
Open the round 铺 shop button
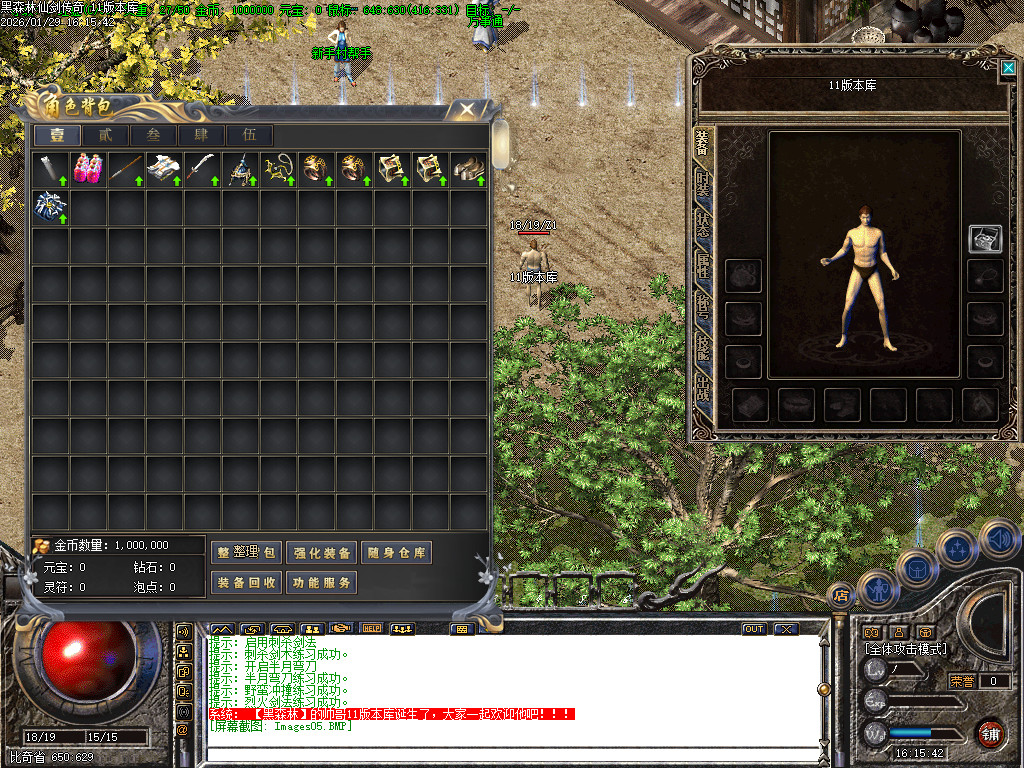[991, 734]
